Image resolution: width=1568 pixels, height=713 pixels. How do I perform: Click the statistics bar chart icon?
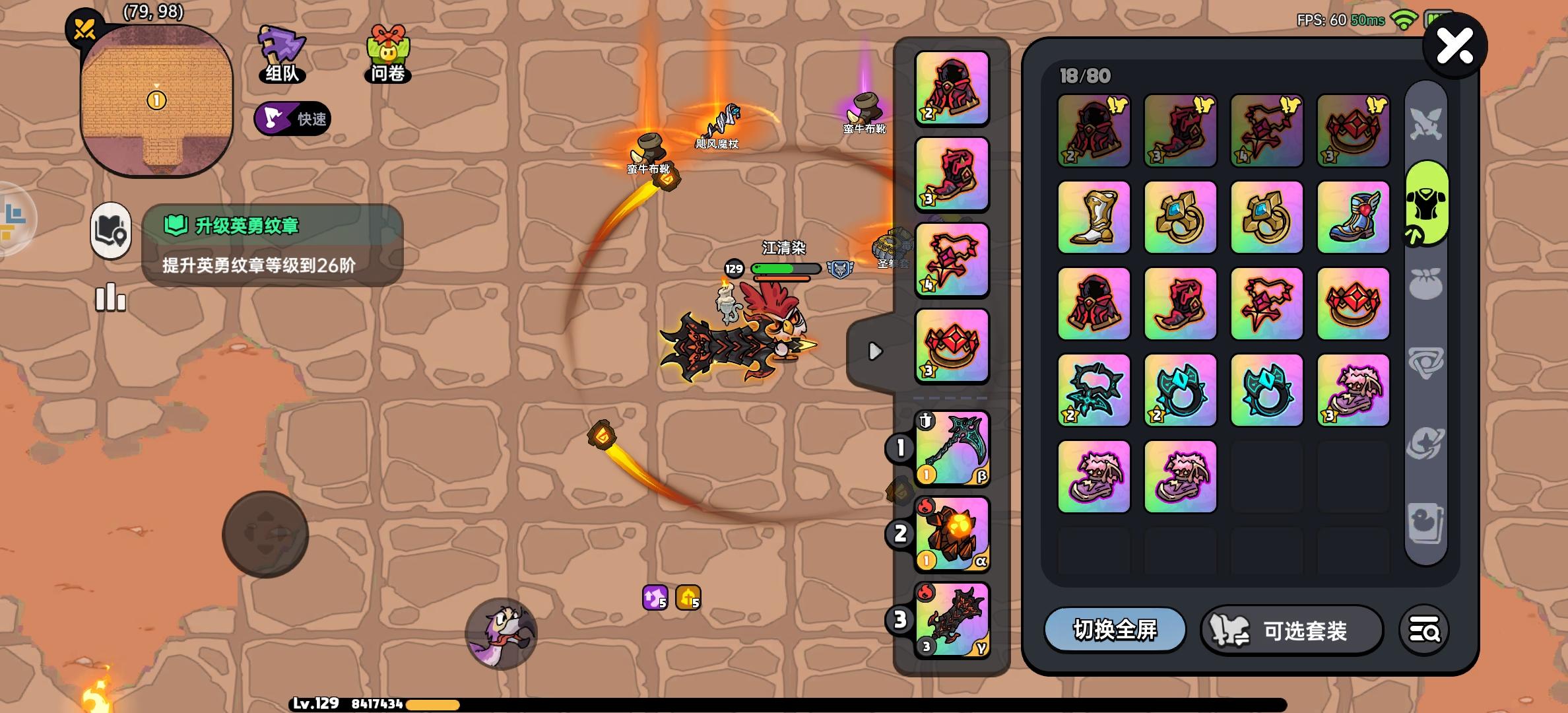(110, 298)
